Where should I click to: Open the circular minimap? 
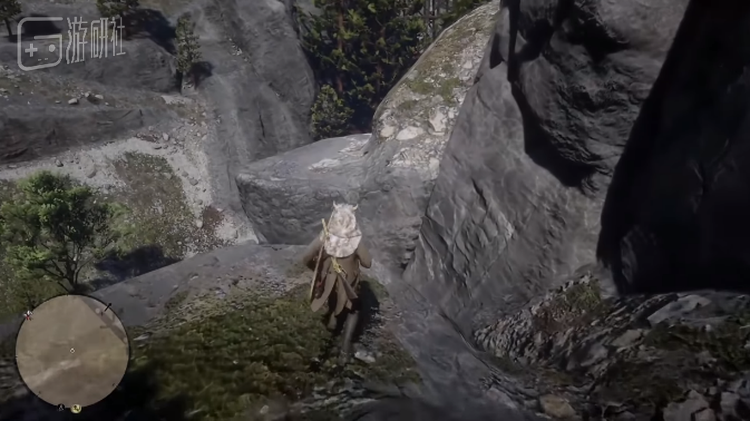point(72,351)
